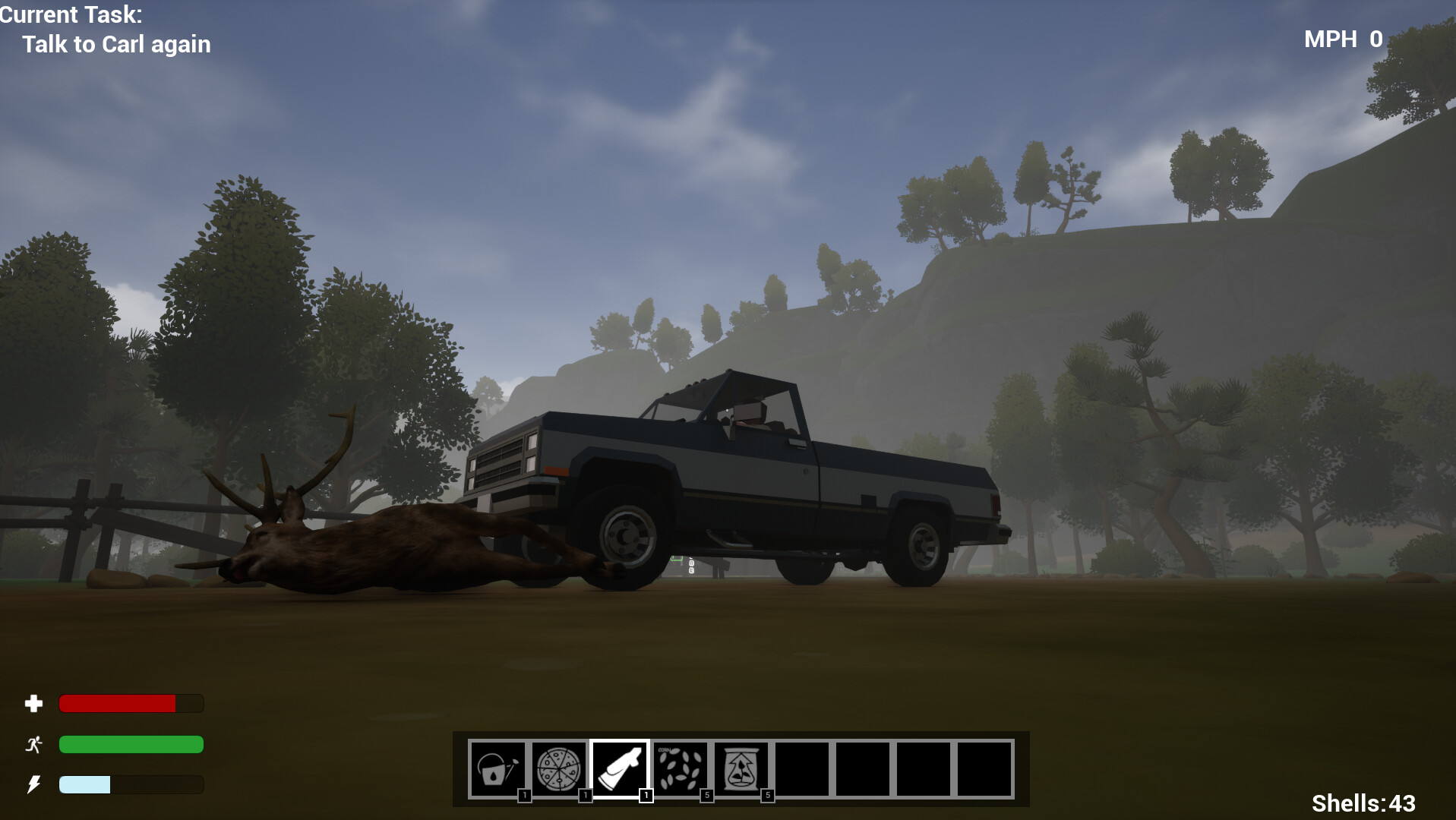The width and height of the screenshot is (1456, 820).
Task: Click the rightmost empty hotbar slot
Action: click(984, 768)
